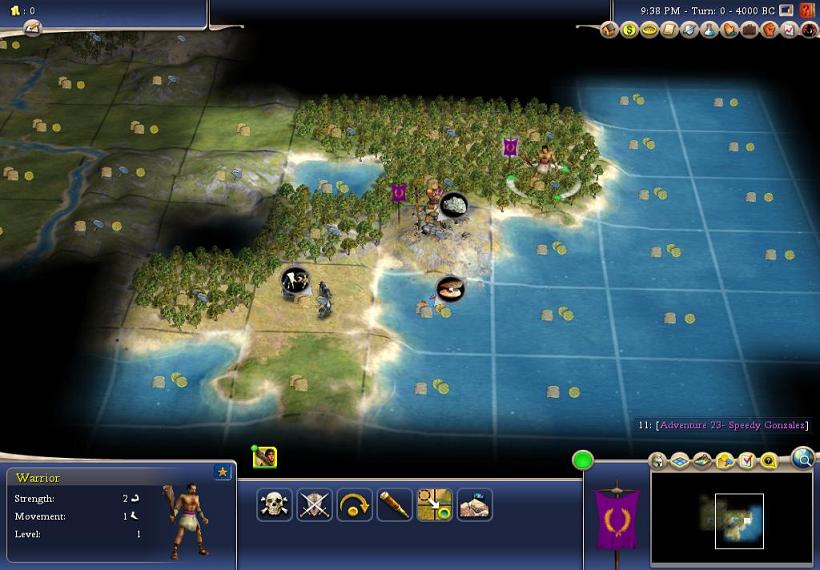Screen dimensions: 820x570
Task: Click the green end turn button
Action: coord(582,461)
